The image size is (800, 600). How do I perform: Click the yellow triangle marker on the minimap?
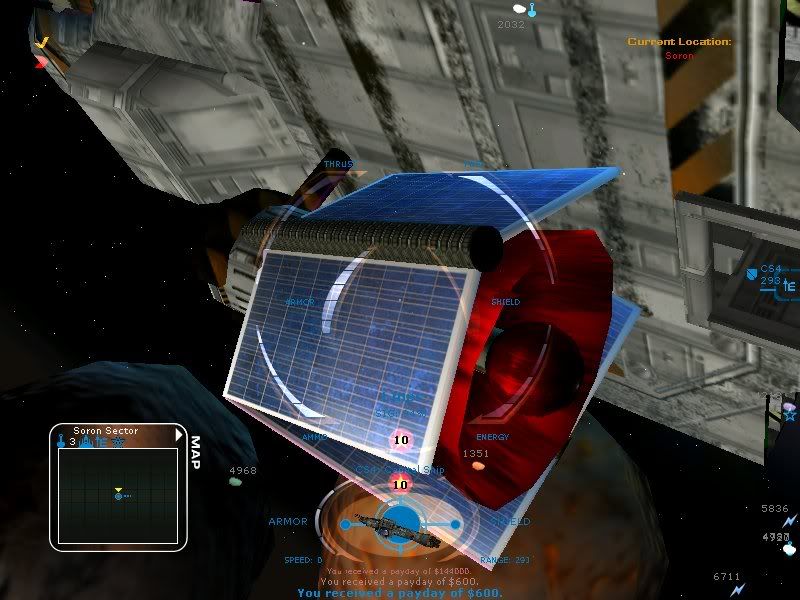[x=118, y=490]
